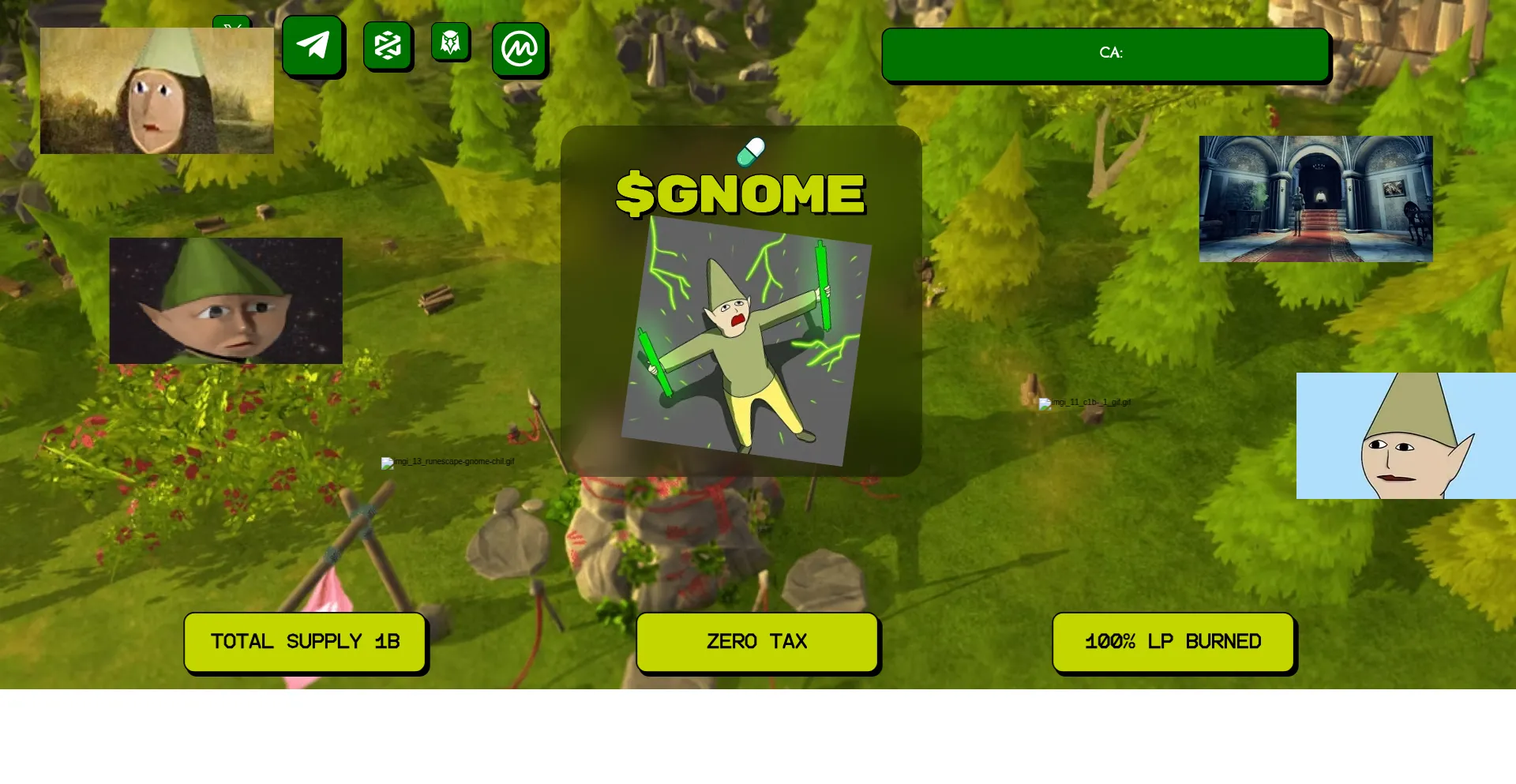Image resolution: width=1516 pixels, height=784 pixels.
Task: Choose the 100% LP BURNED button
Action: (x=1173, y=642)
